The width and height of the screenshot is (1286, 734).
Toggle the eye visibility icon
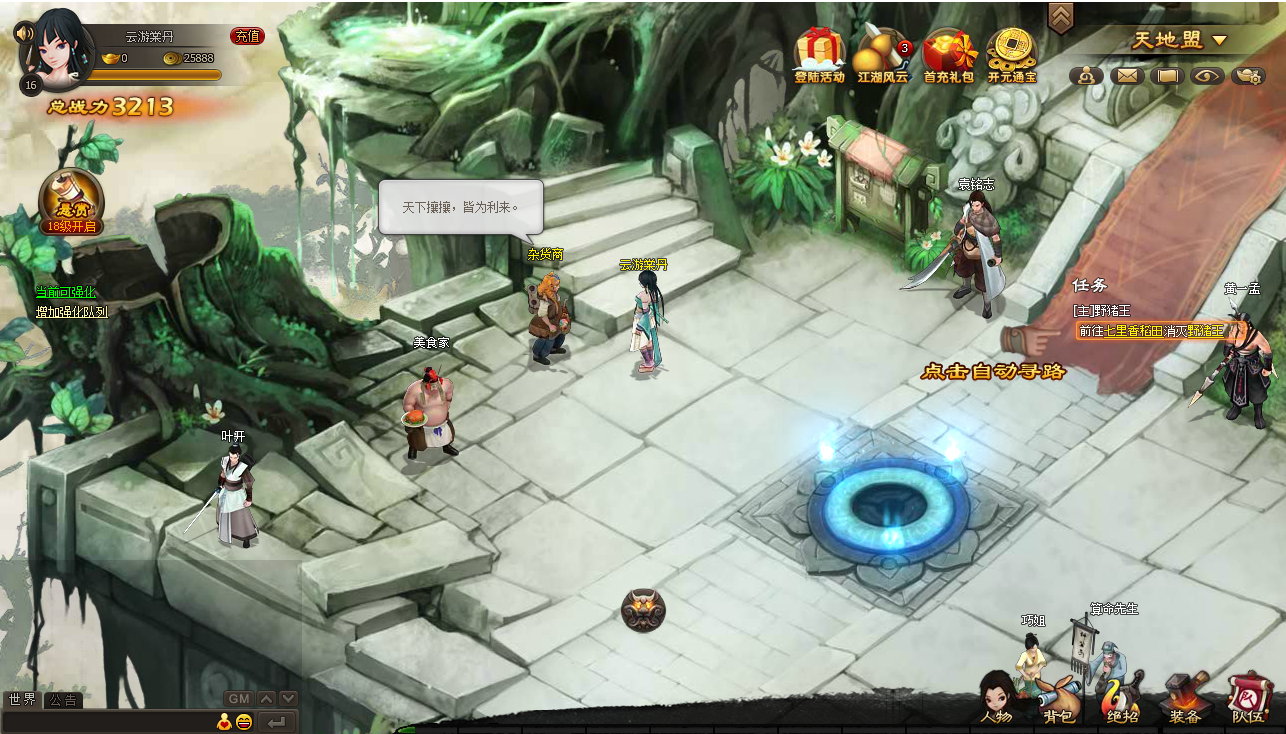click(1207, 75)
